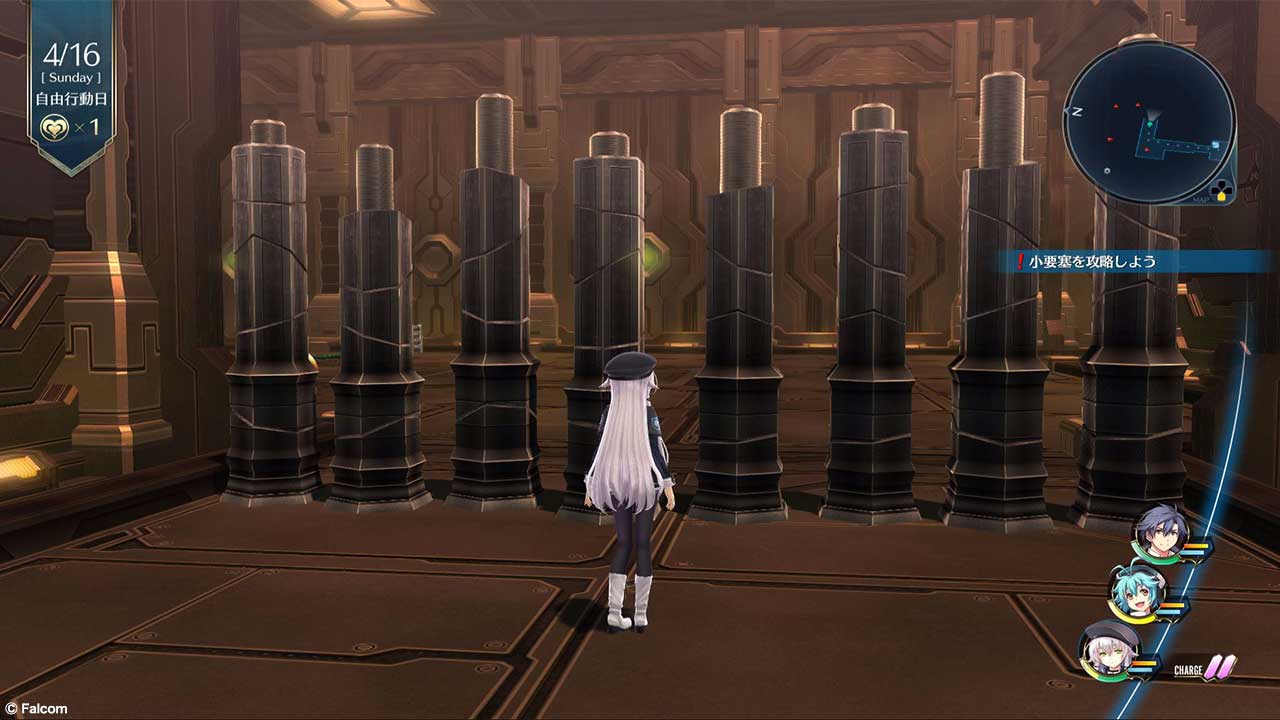
Task: Pick the white-haired beret girl's party portrait
Action: coord(1109,650)
